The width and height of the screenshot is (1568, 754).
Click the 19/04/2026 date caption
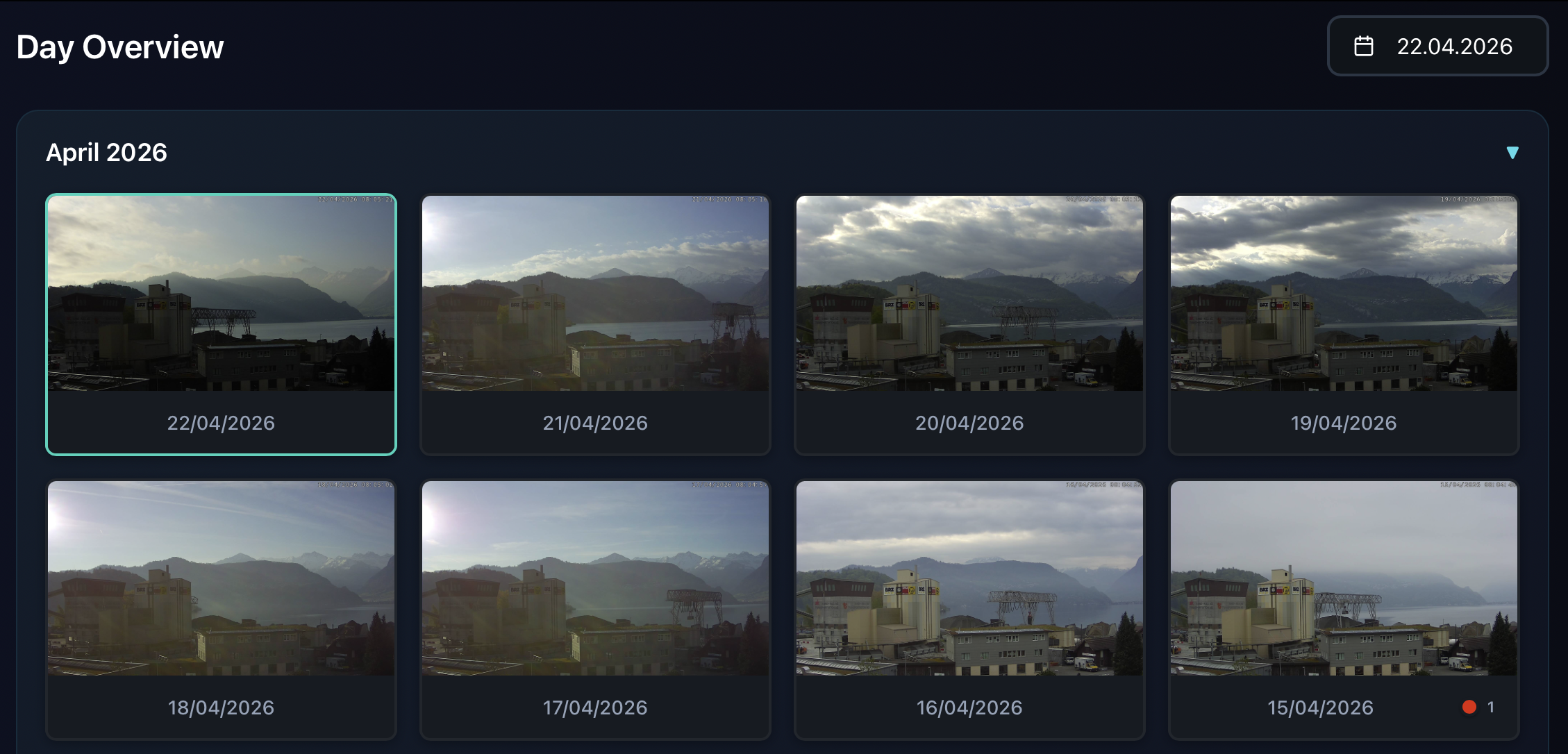1343,423
